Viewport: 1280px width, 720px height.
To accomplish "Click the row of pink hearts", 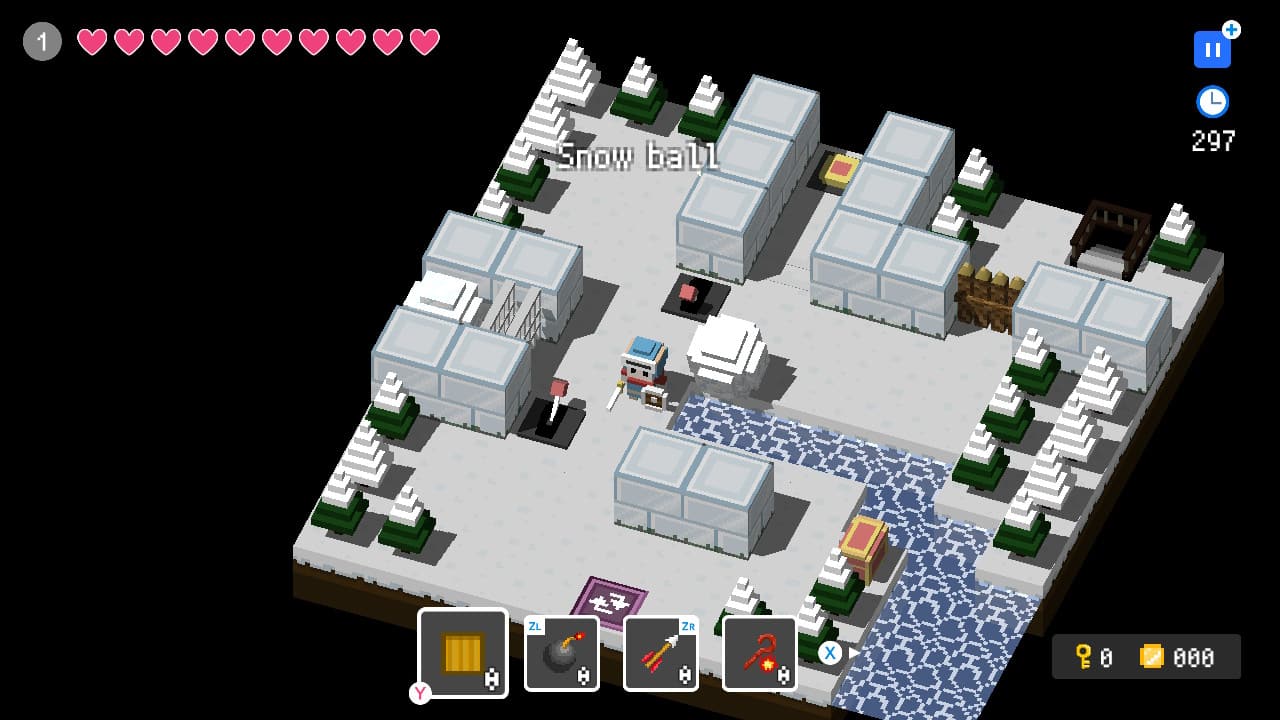I will [260, 42].
